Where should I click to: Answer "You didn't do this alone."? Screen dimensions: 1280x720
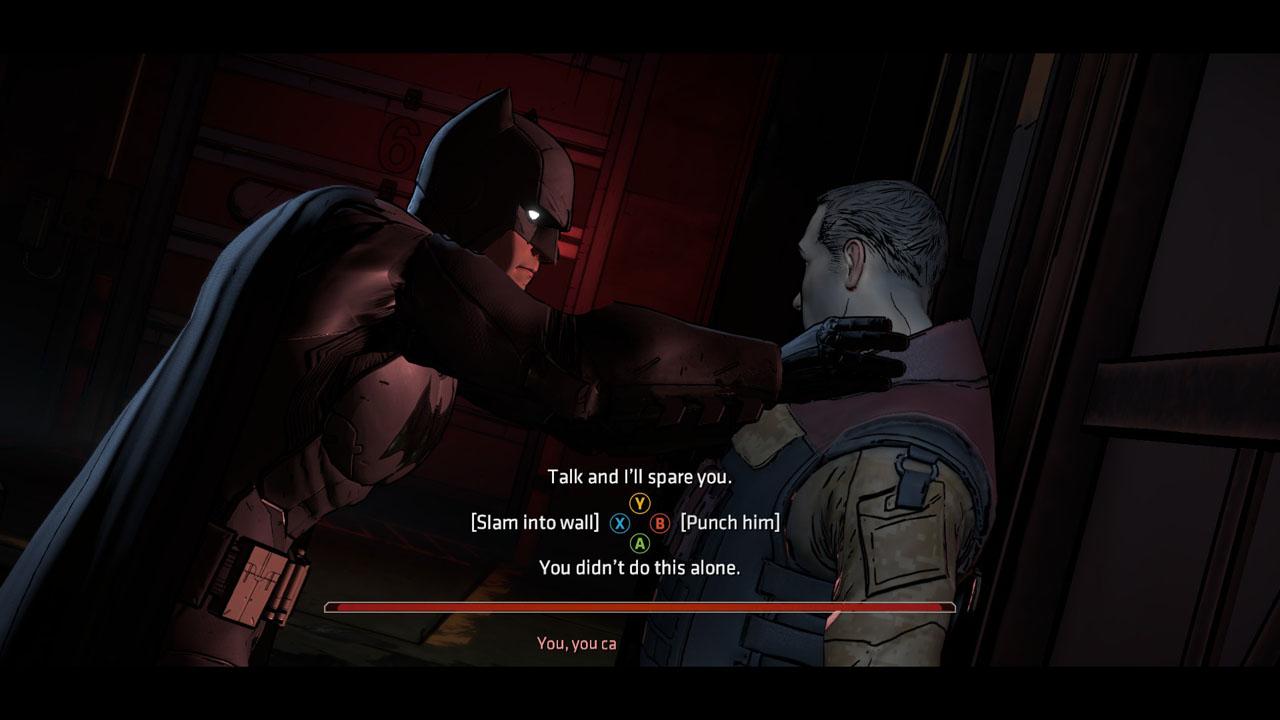(x=639, y=568)
